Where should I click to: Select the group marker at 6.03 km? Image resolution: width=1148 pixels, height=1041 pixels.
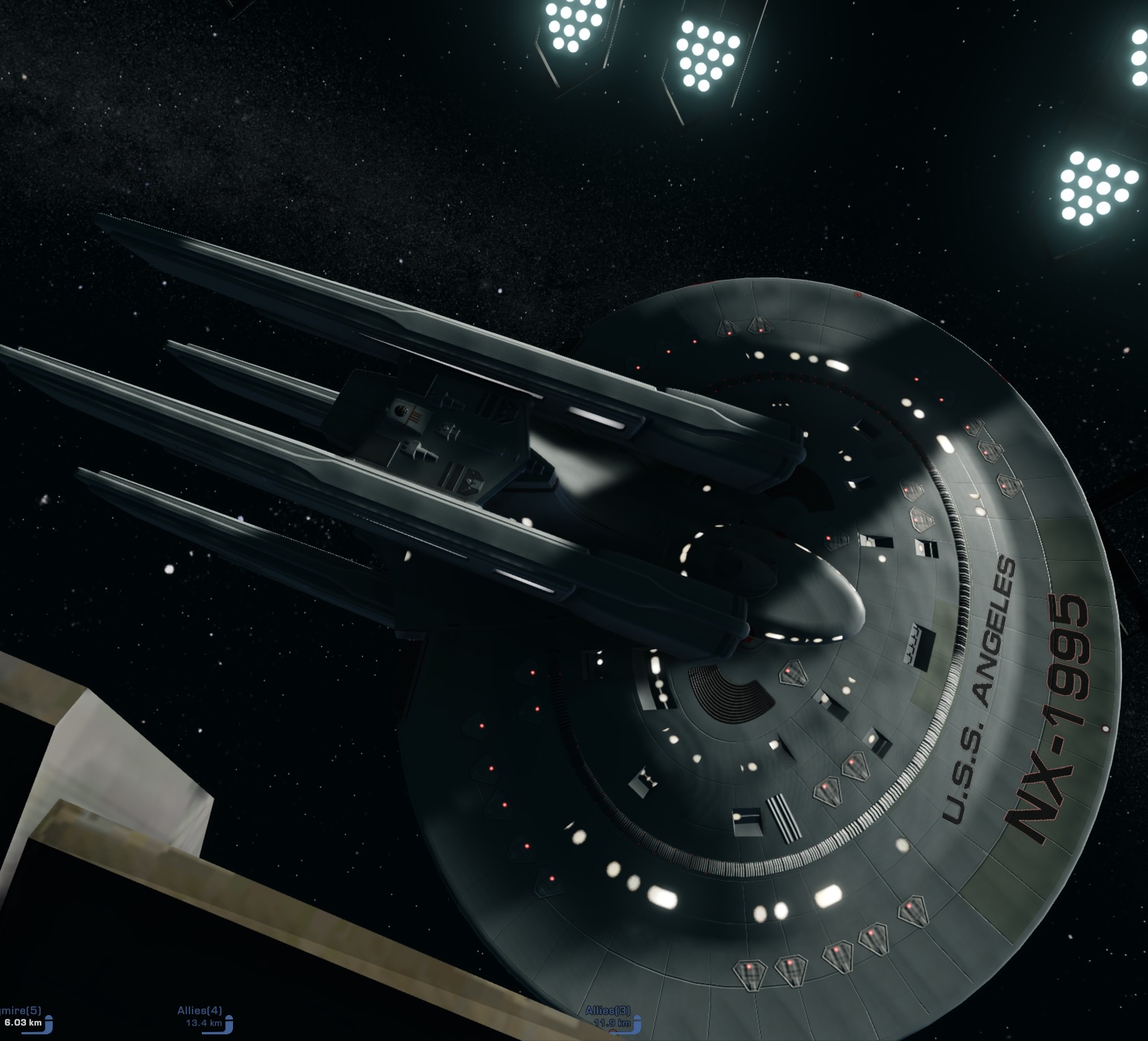[26, 1017]
